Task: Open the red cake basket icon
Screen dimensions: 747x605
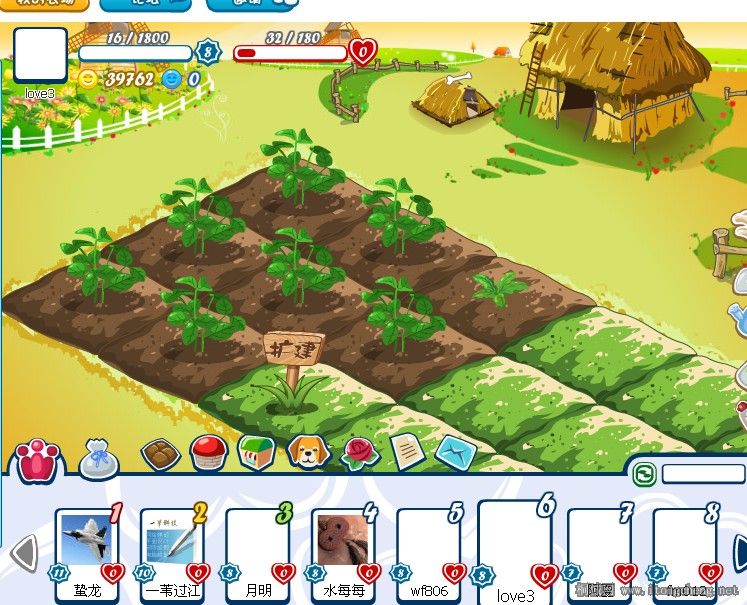Action: (209, 453)
